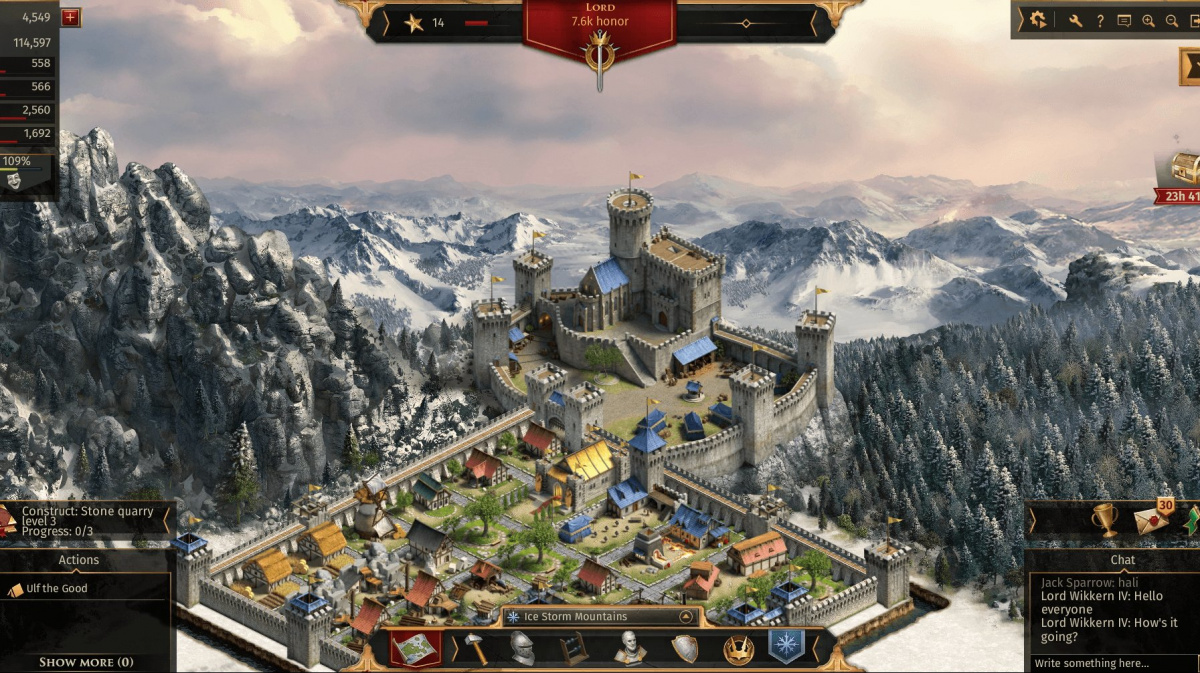
Task: Expand the Ice Storm Mountains selector
Action: point(686,617)
